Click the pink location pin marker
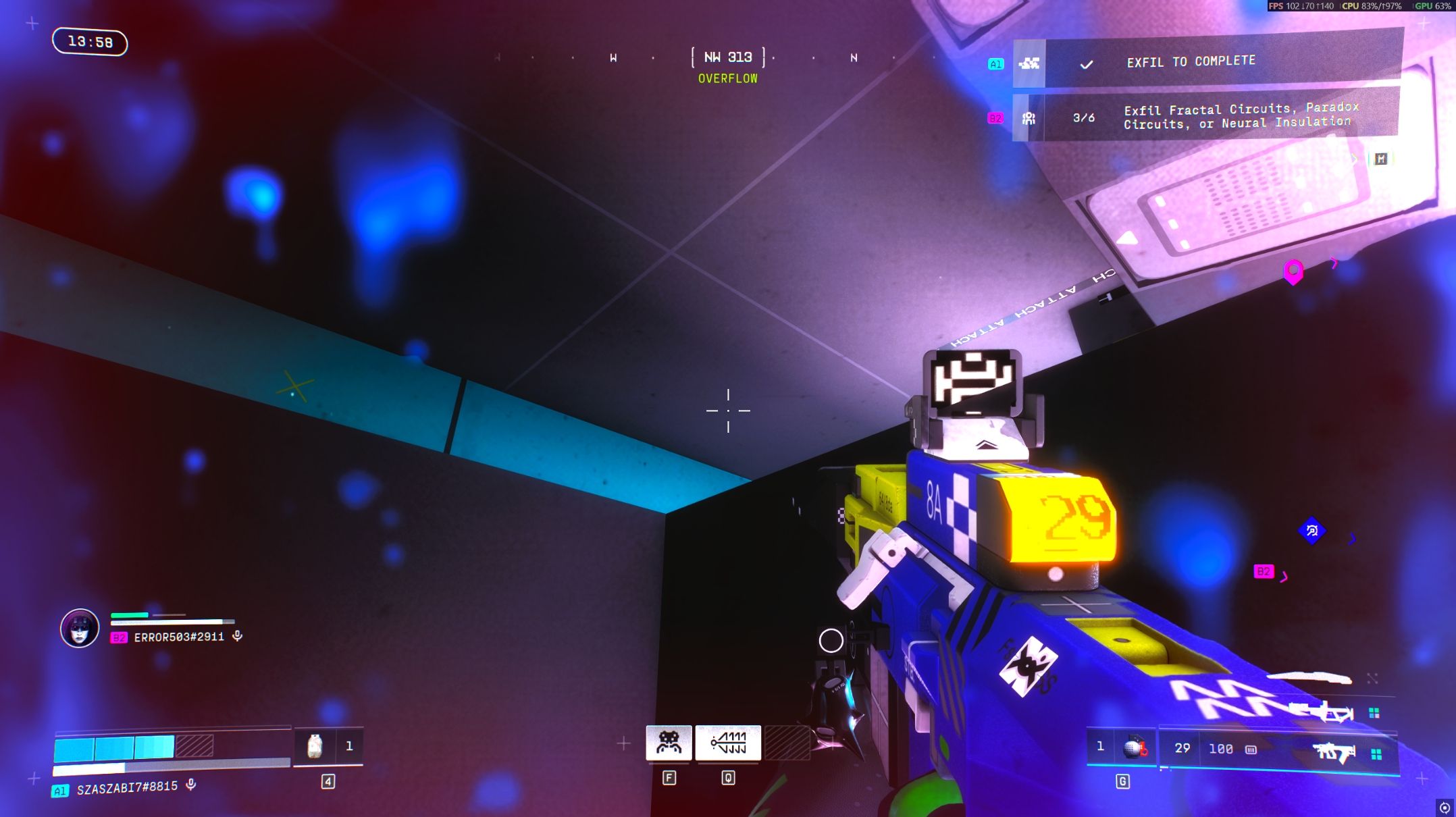Screen dimensions: 1456x817 coord(1293,271)
